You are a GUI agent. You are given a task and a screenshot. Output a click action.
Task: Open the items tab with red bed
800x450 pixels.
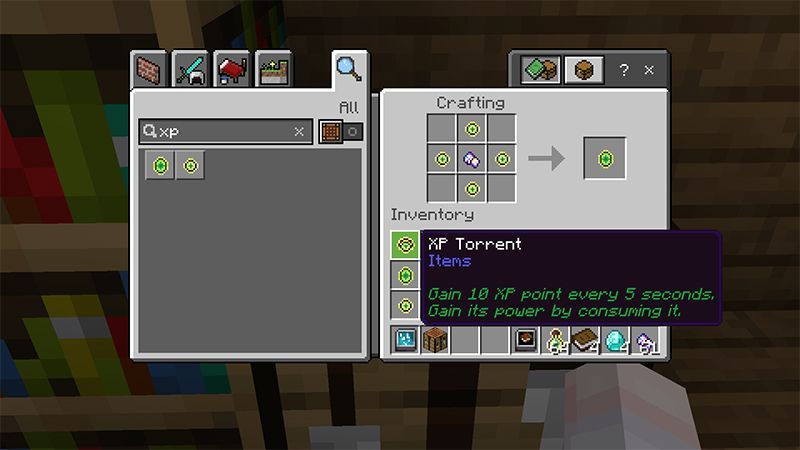pos(232,70)
